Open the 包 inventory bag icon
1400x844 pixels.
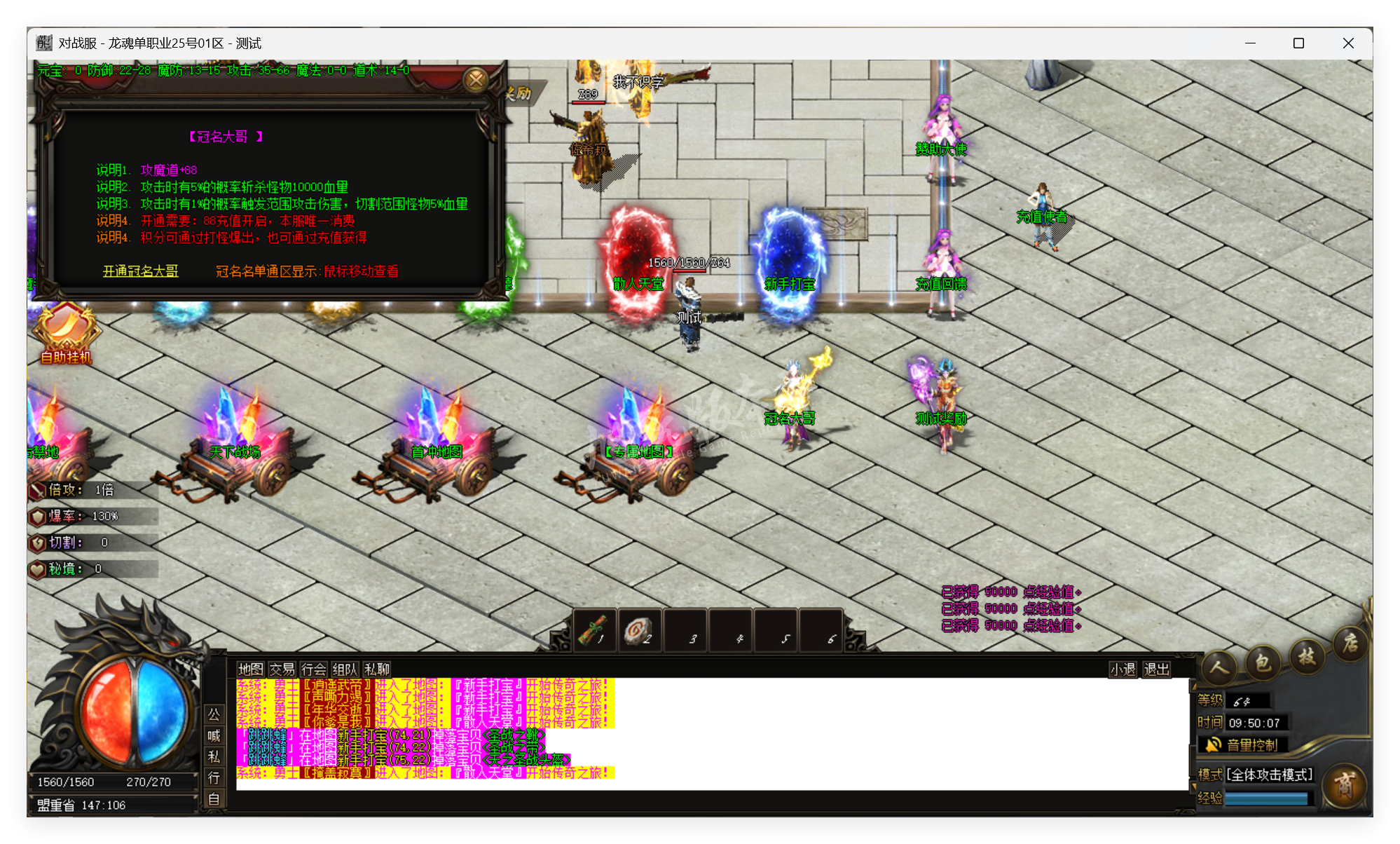(1263, 660)
